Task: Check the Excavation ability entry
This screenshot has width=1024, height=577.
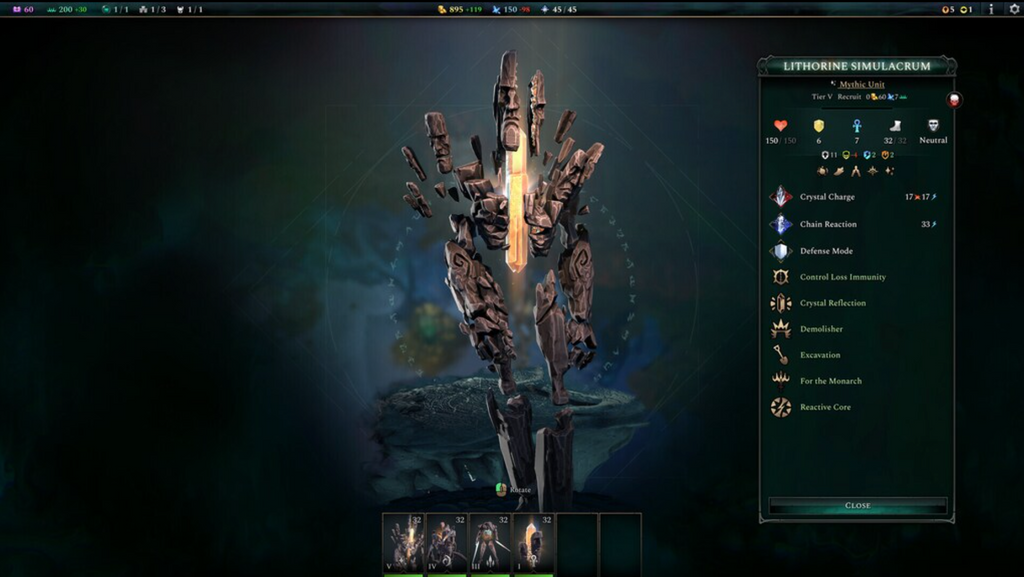Action: tap(819, 355)
